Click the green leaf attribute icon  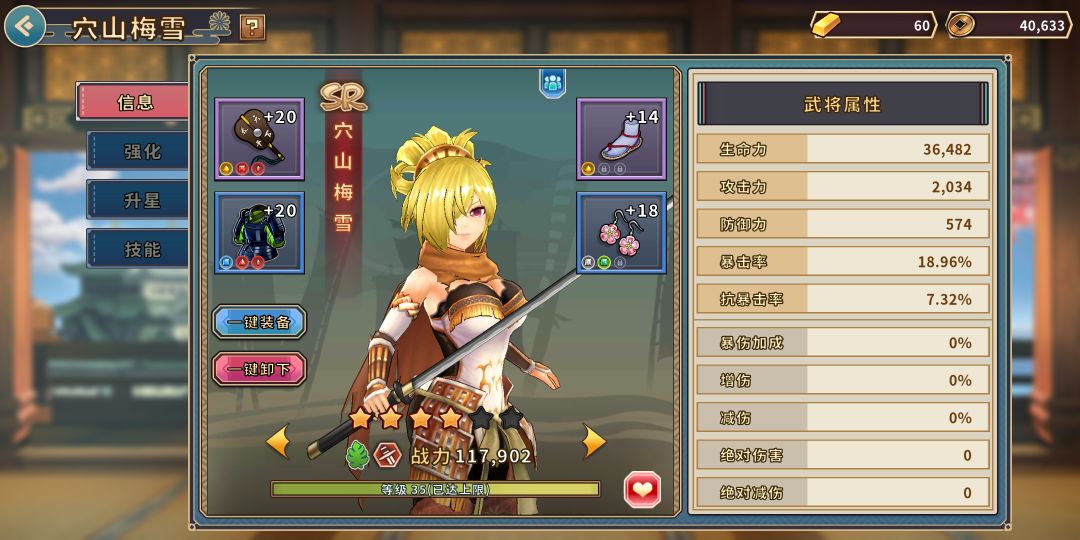[357, 456]
